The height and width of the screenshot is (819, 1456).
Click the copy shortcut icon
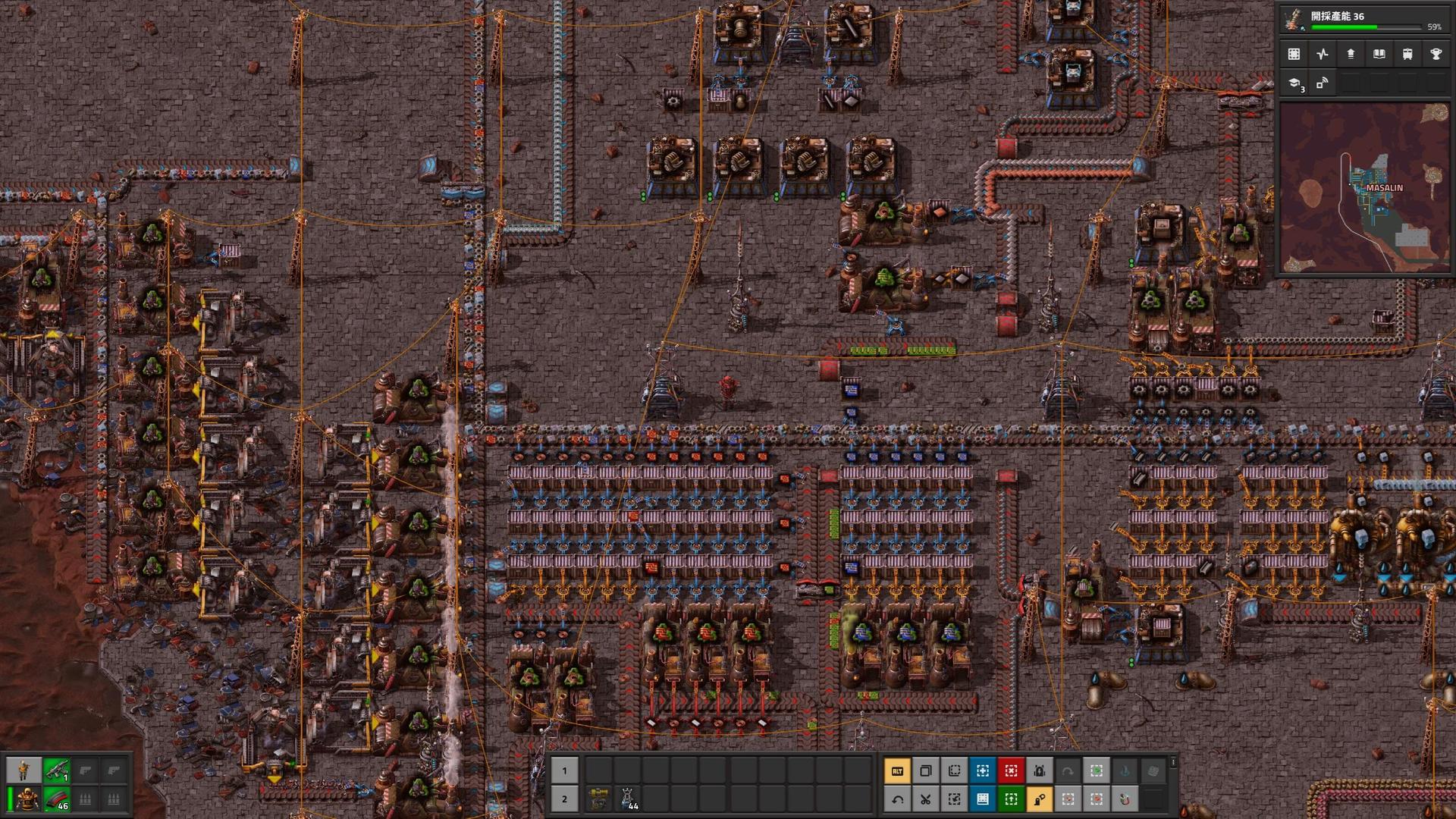(926, 771)
